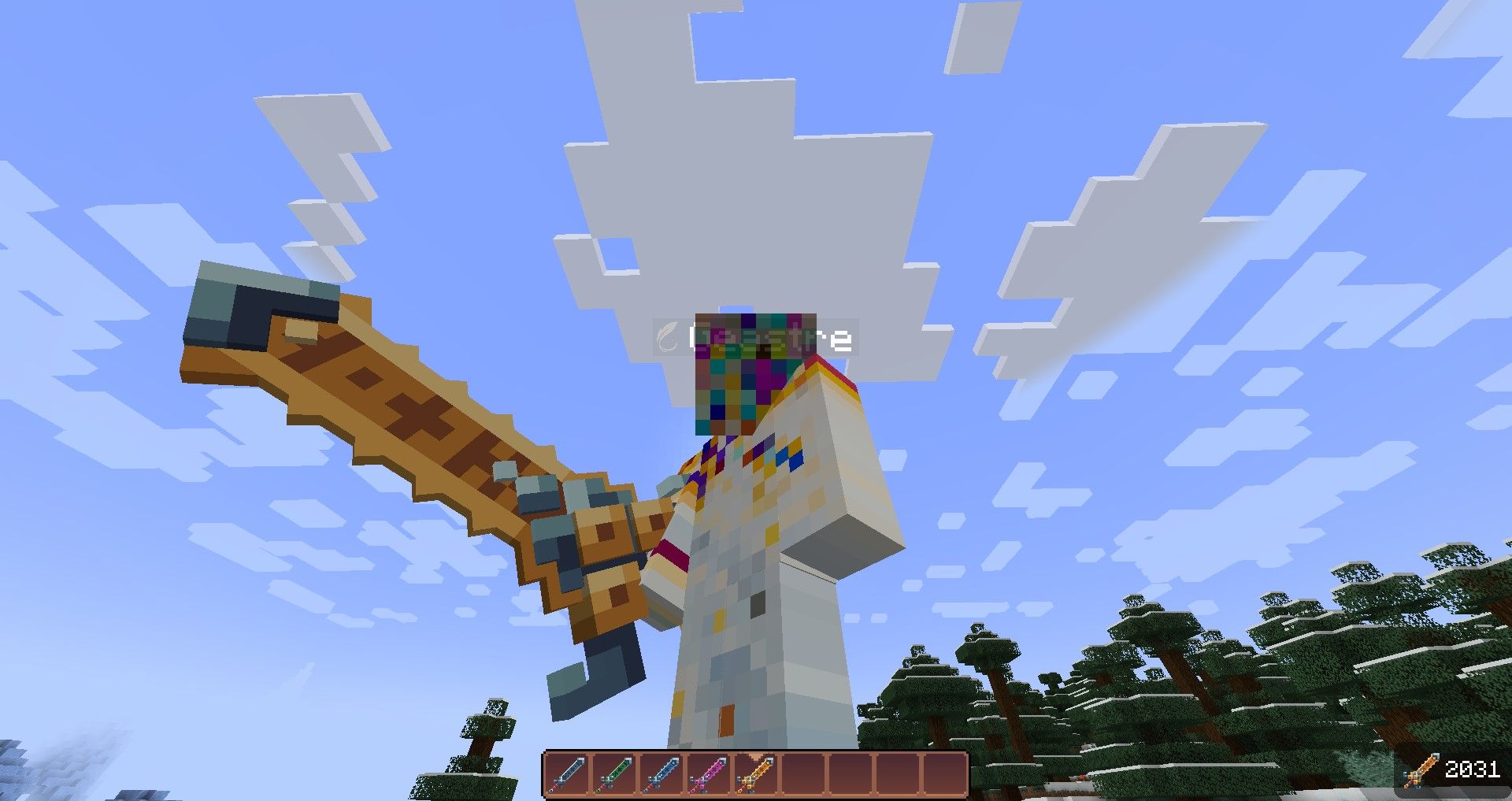
Task: Click the leaf icon before the Geastre nametag
Action: coord(669,334)
